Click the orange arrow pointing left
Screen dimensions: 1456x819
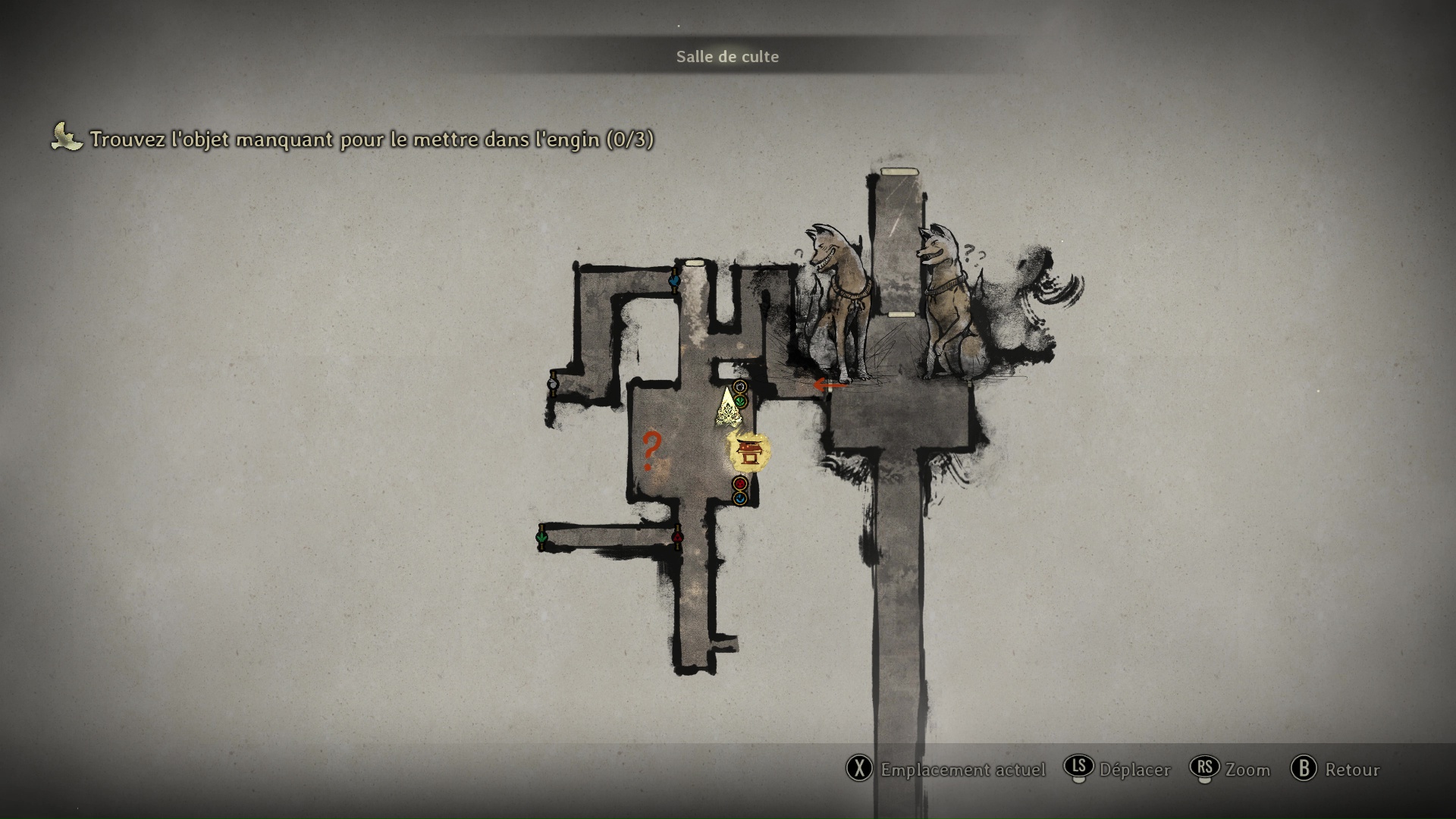point(829,385)
